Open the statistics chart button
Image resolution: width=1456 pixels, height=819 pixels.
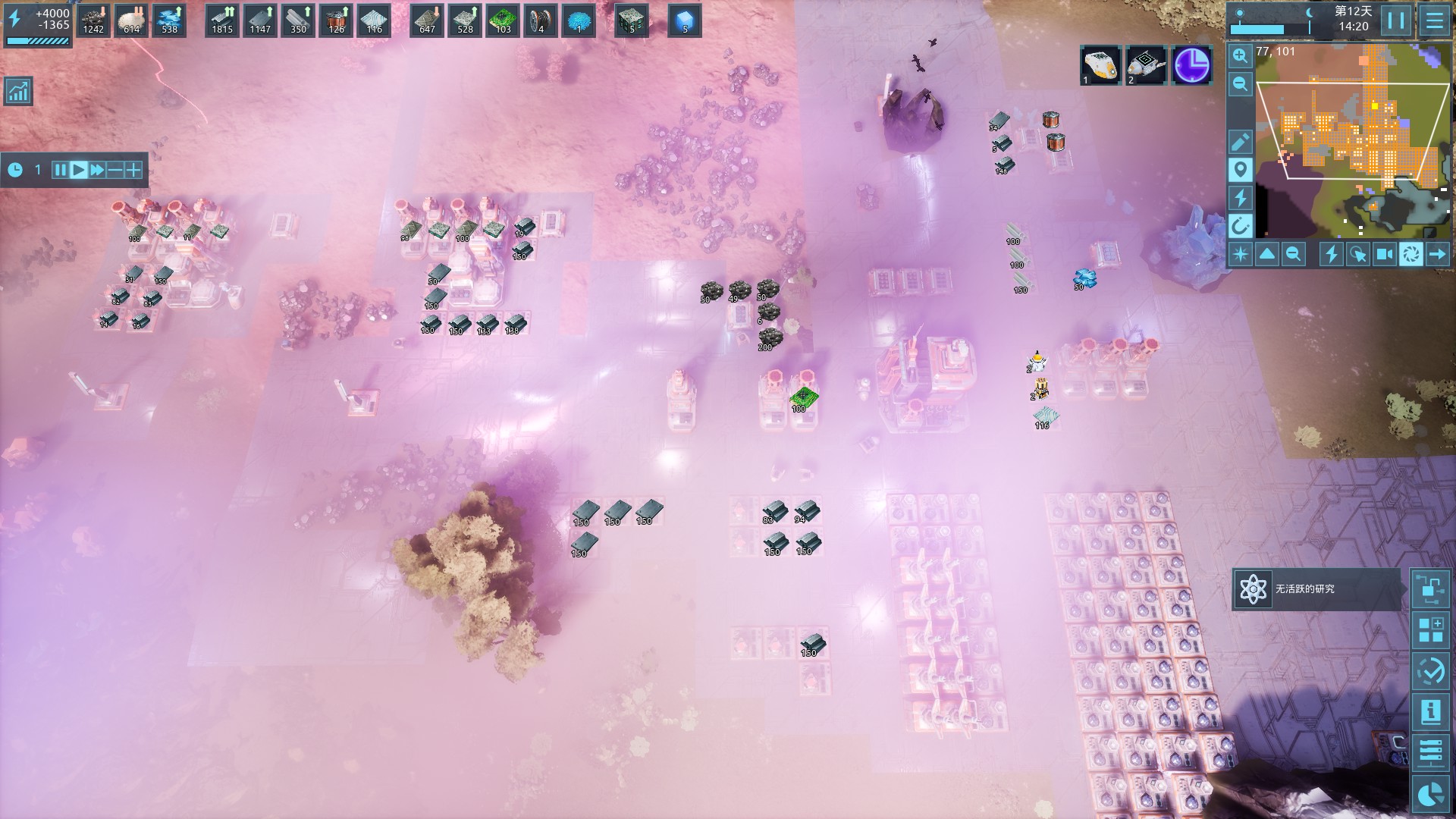[x=17, y=92]
